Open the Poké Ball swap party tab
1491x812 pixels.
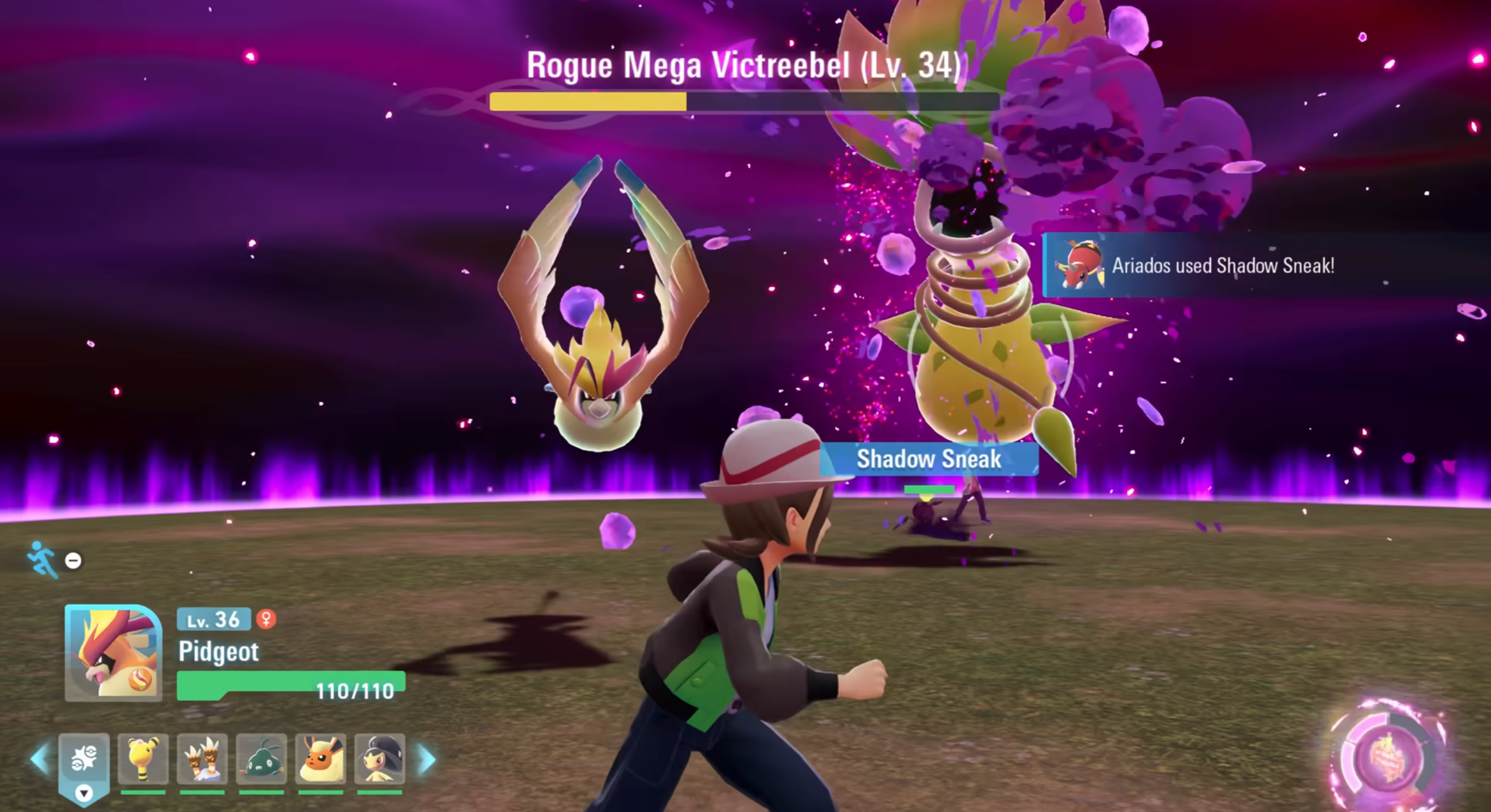point(83,761)
